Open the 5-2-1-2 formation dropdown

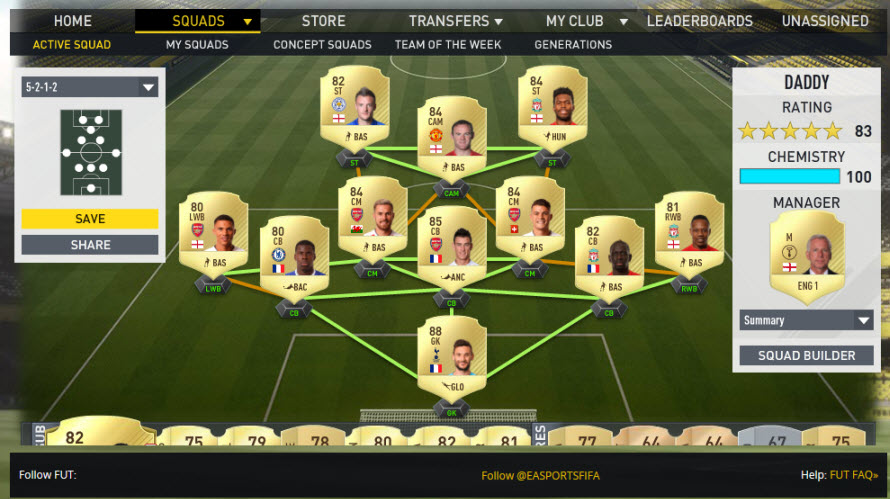(90, 87)
